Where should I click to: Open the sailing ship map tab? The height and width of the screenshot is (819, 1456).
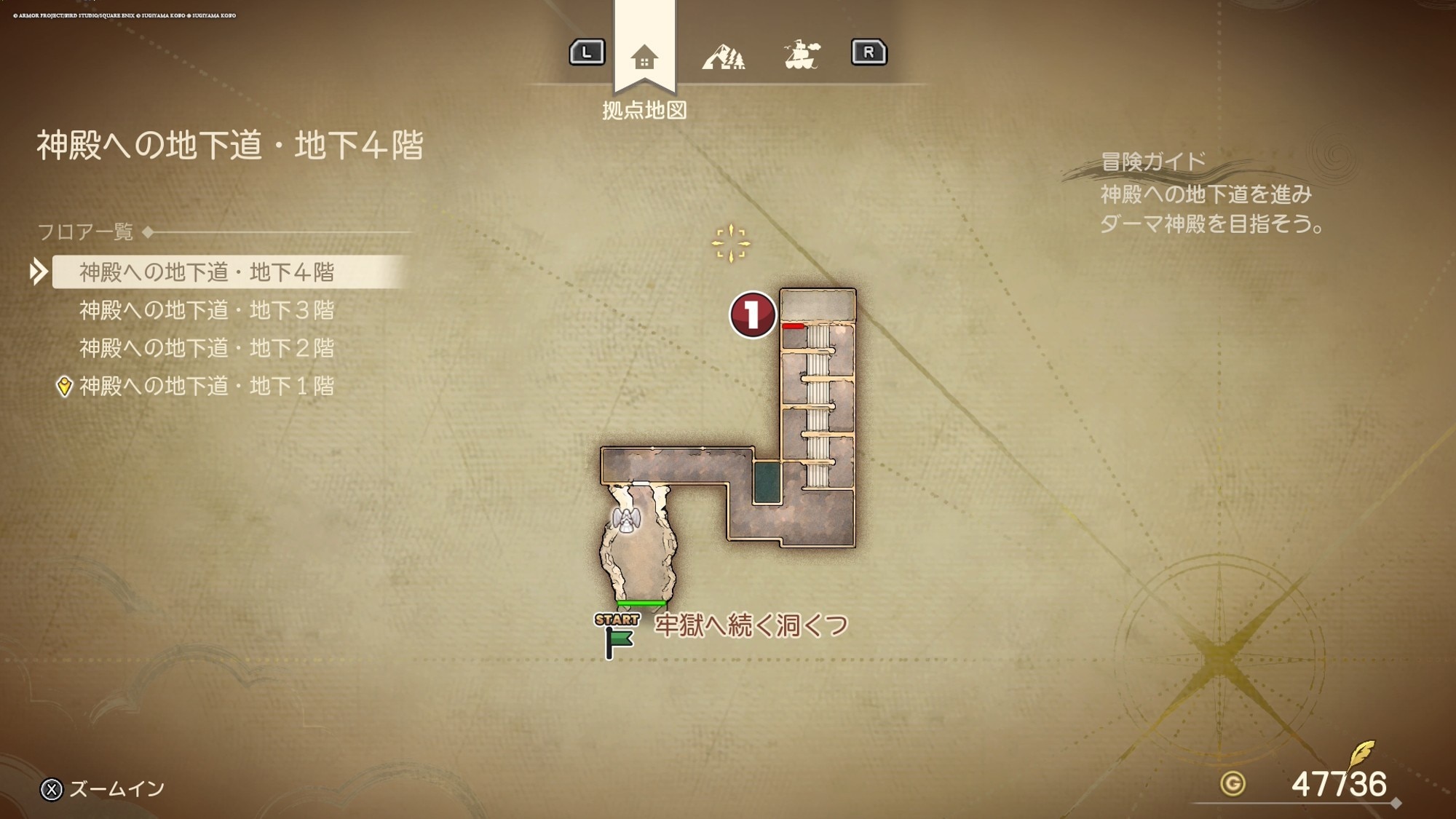(x=802, y=55)
